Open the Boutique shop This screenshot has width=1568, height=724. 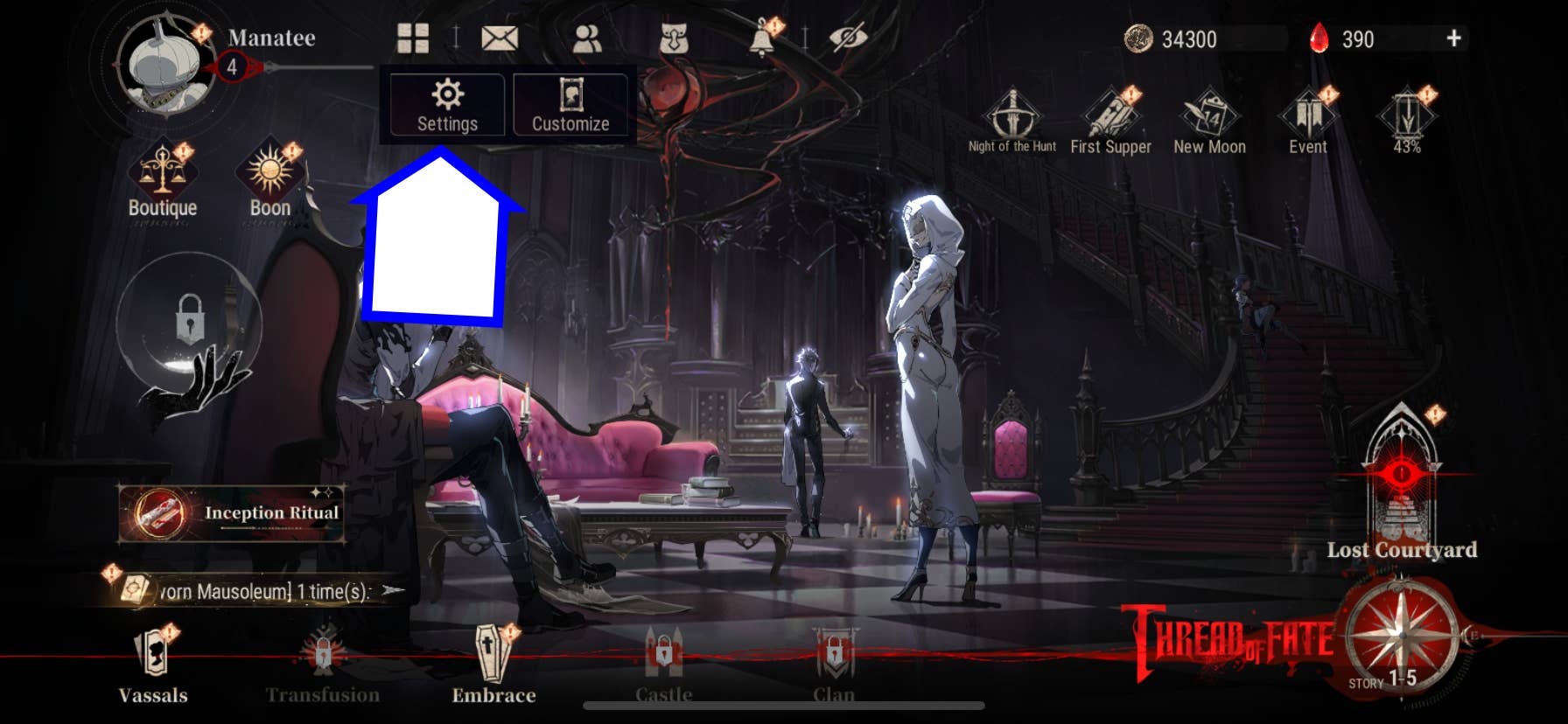[x=163, y=180]
